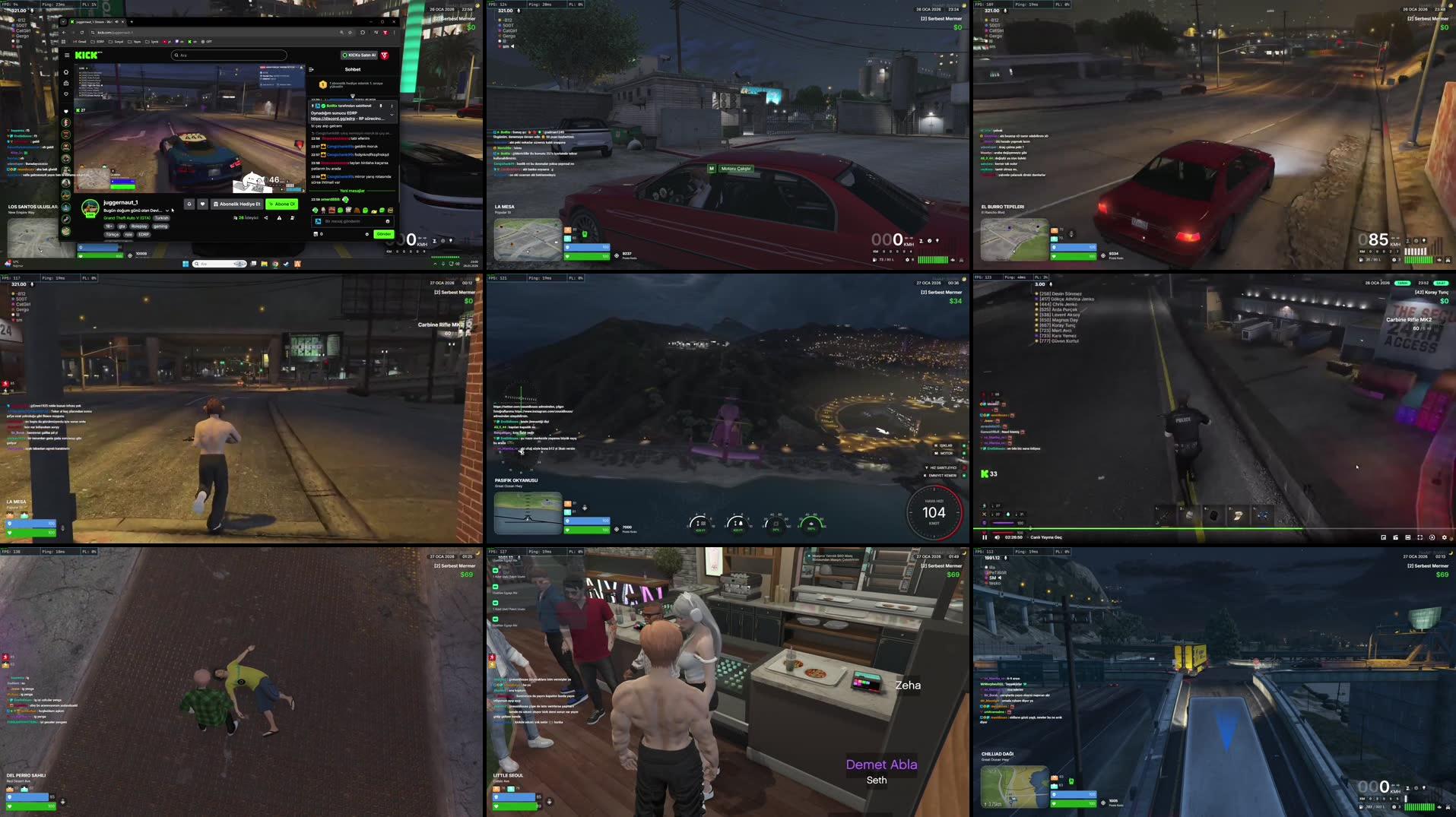Pause the replay with the pause button
Image resolution: width=1456 pixels, height=817 pixels.
pos(984,537)
